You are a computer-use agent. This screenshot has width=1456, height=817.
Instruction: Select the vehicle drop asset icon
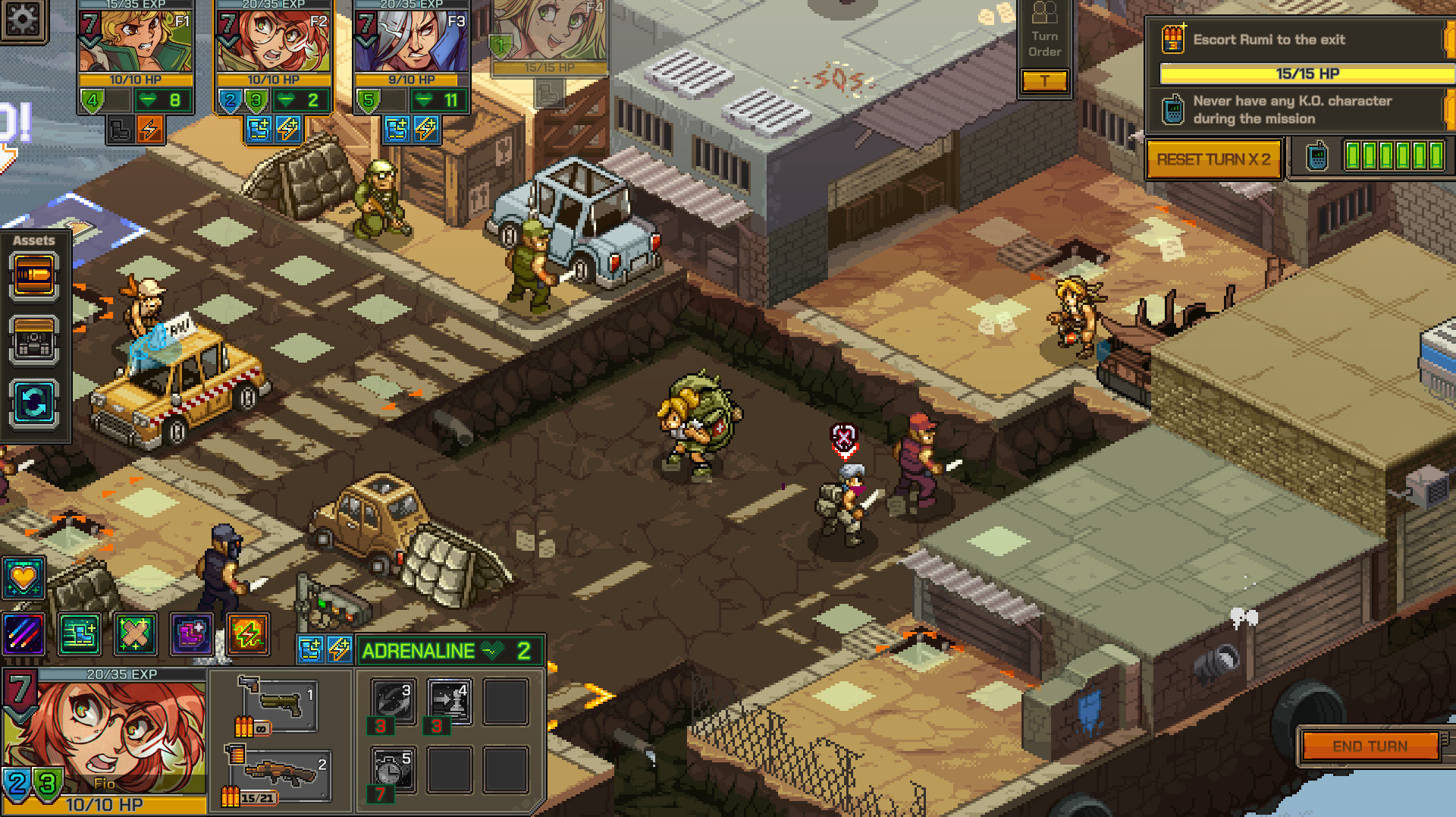[x=34, y=340]
